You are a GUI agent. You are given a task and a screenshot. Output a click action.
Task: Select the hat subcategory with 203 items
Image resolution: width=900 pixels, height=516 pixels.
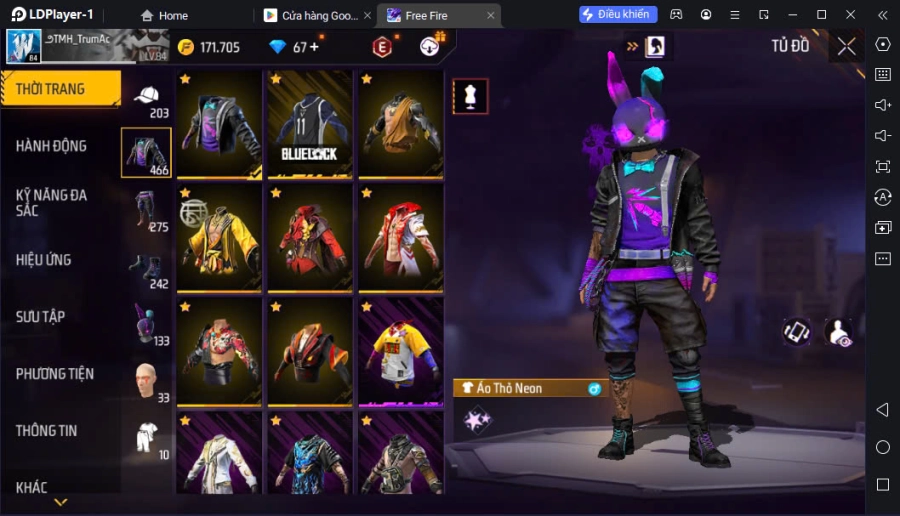click(x=147, y=98)
